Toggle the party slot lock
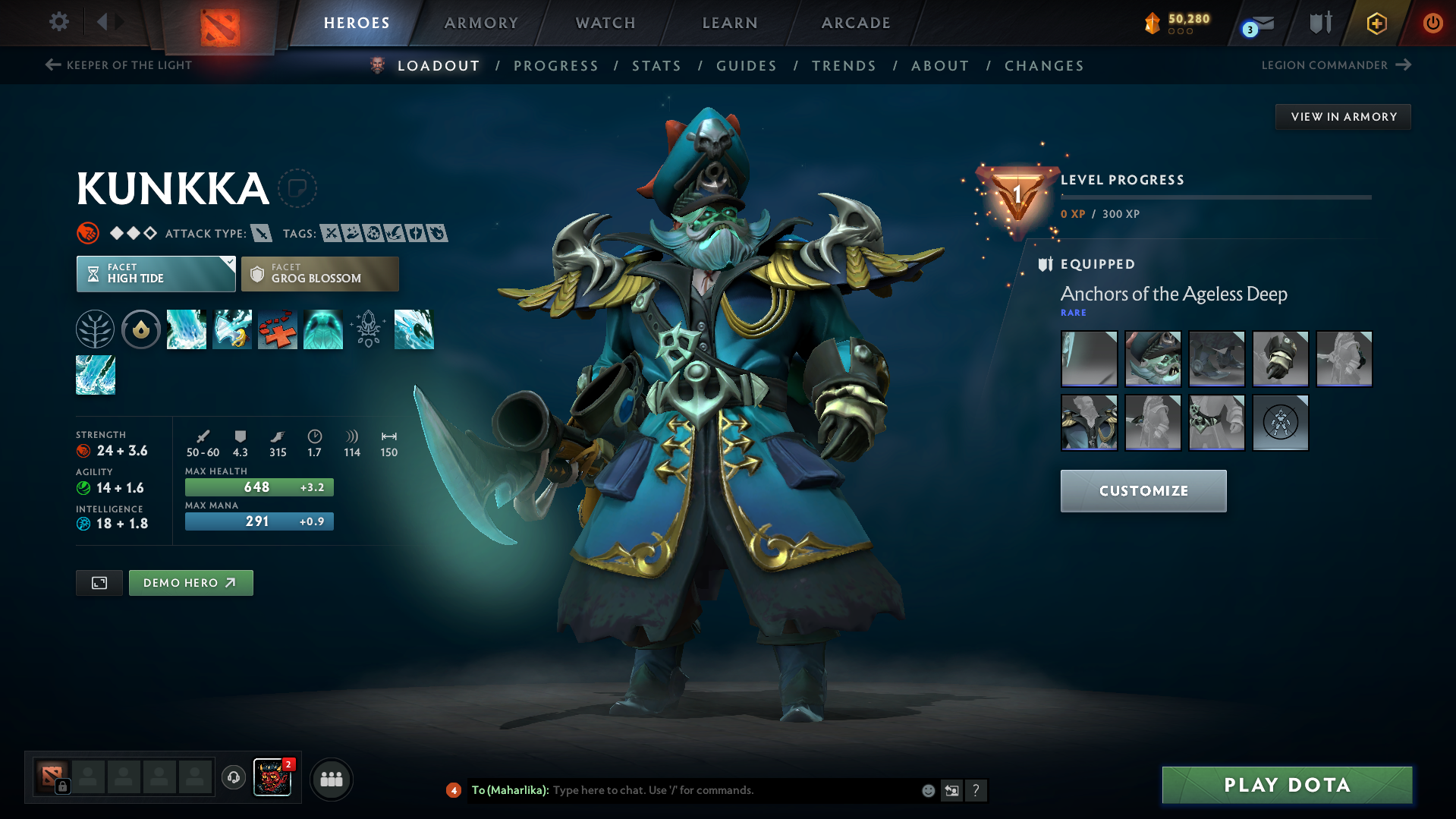This screenshot has width=1456, height=819. coord(63,786)
